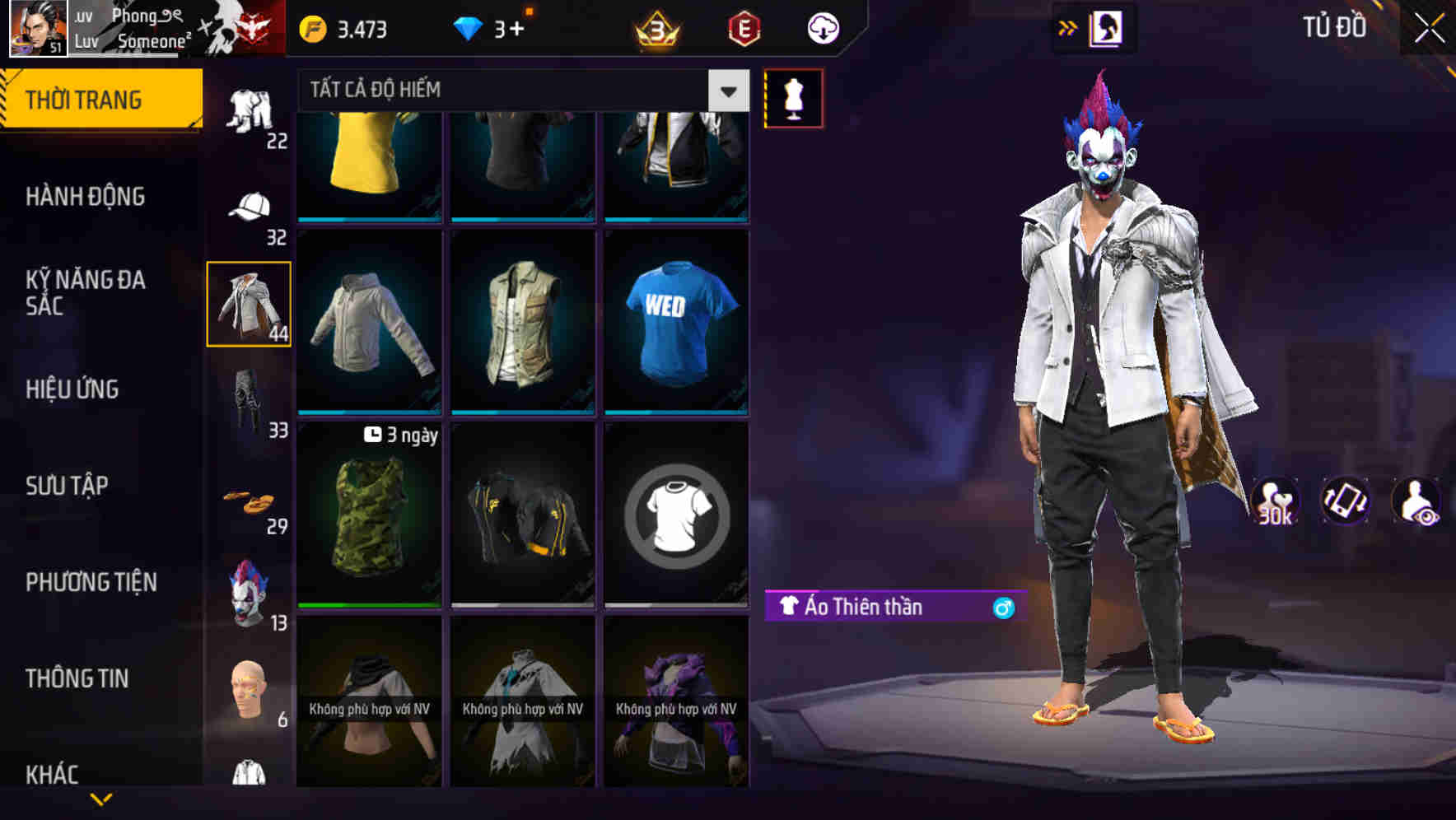
Task: Select the jacket category icon in item sidebar
Action: 248,305
